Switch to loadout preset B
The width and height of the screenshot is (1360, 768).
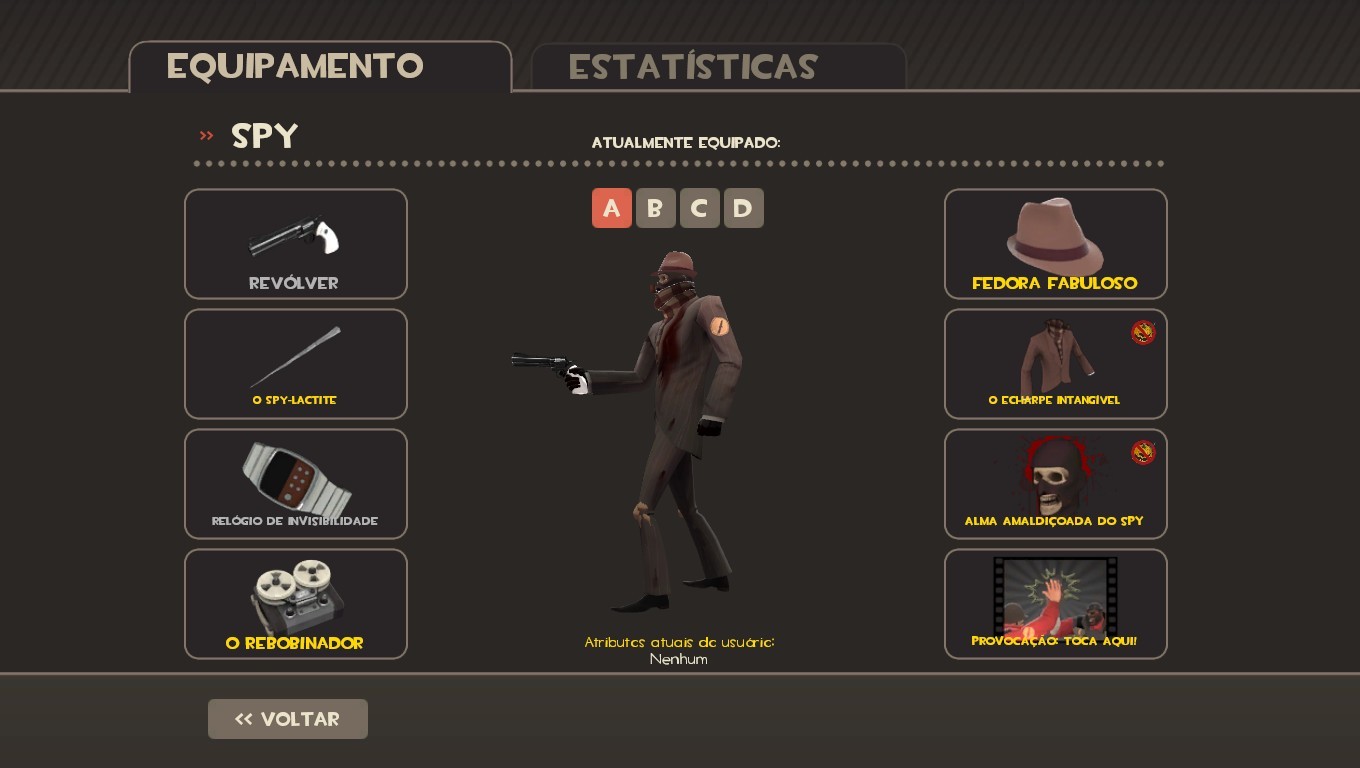[656, 208]
